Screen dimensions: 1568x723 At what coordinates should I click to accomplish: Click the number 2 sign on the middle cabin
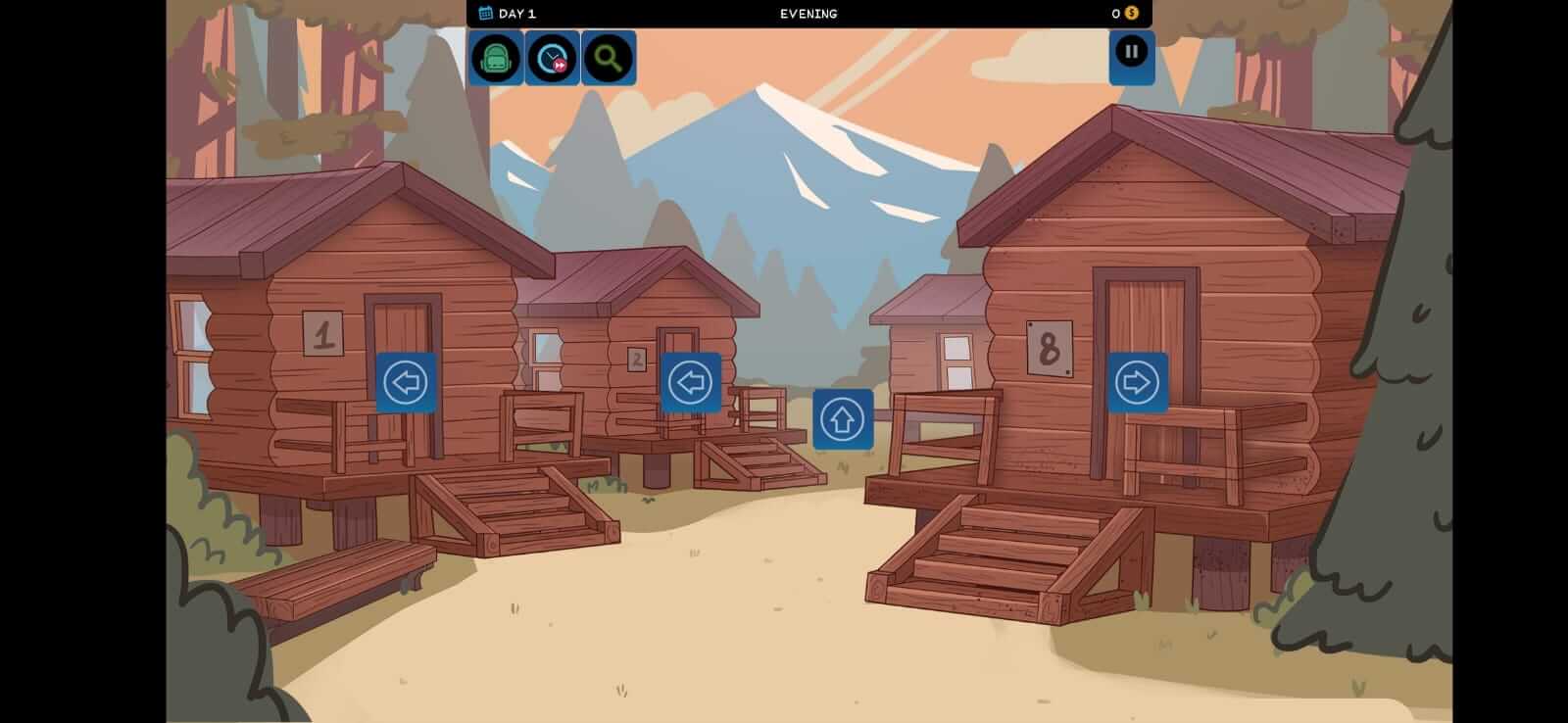coord(637,359)
